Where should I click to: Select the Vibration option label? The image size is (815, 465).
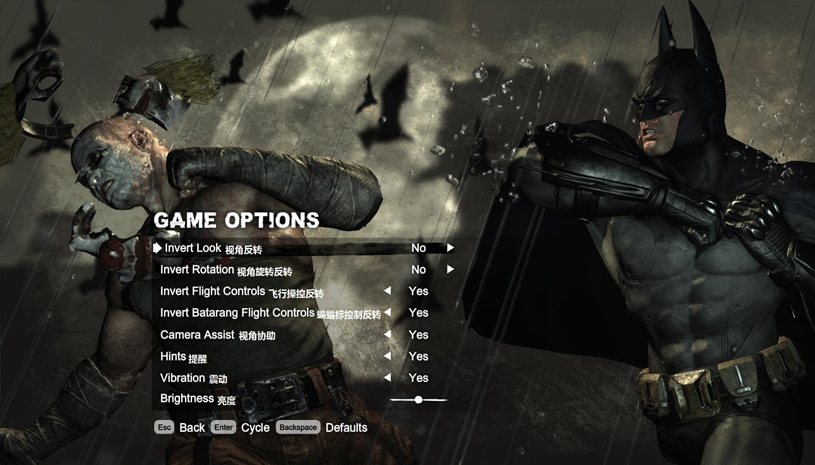(193, 379)
